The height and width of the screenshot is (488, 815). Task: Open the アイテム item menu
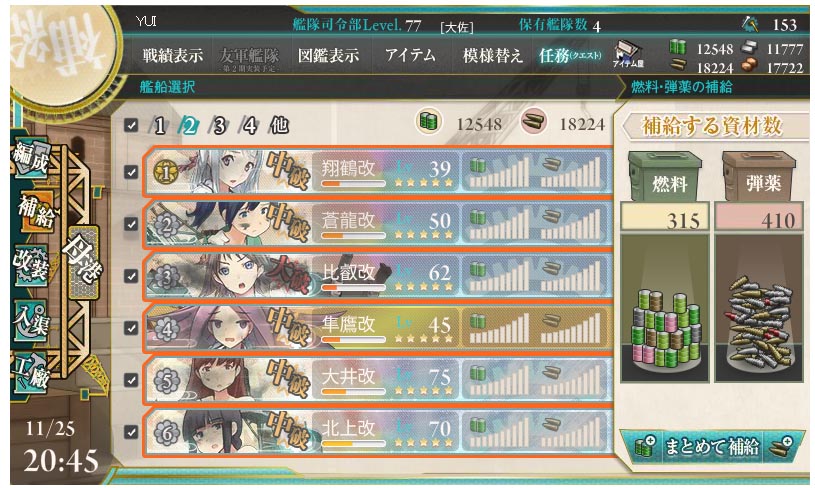(410, 56)
